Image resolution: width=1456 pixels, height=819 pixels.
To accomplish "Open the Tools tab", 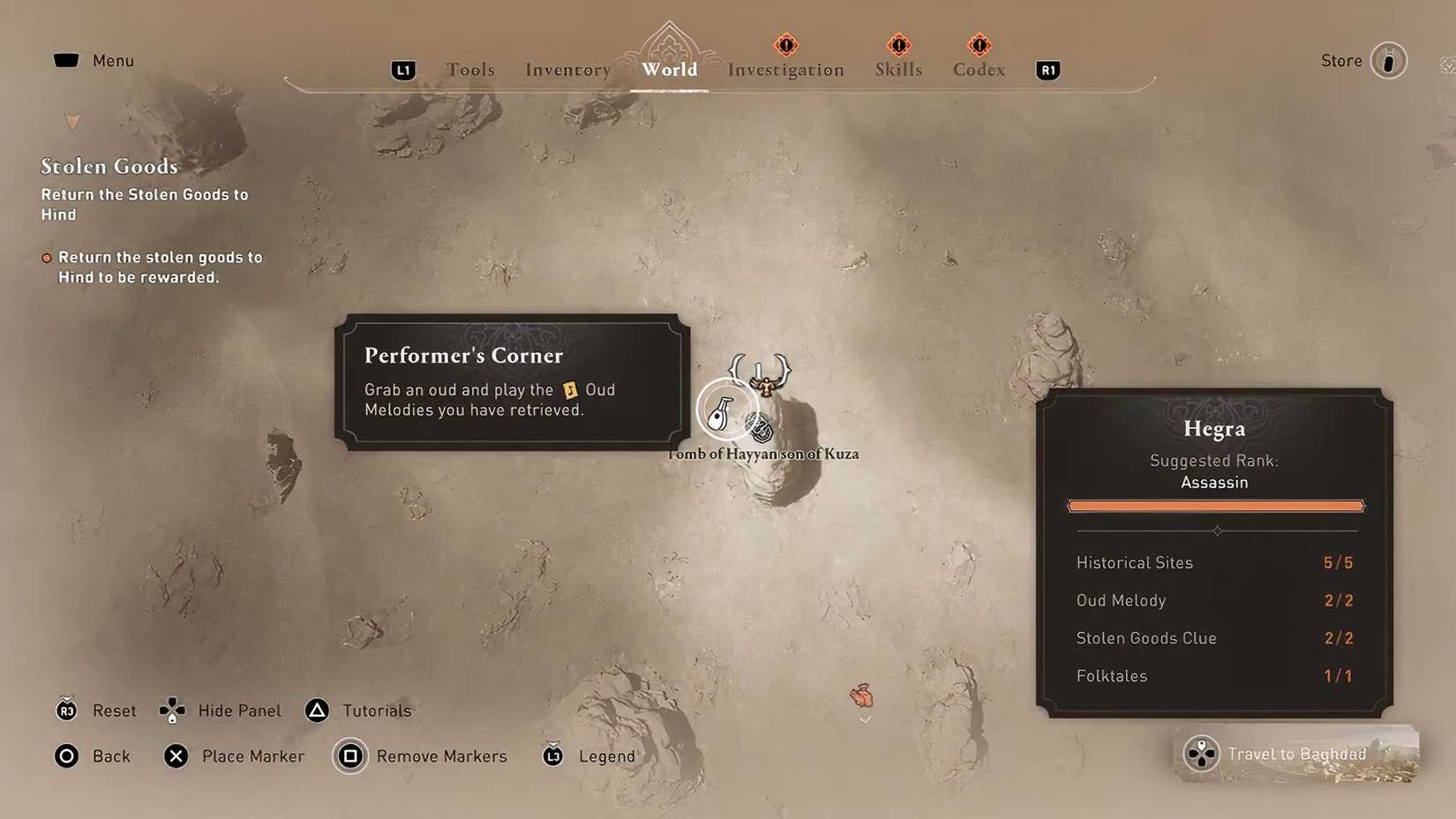I will tap(470, 69).
